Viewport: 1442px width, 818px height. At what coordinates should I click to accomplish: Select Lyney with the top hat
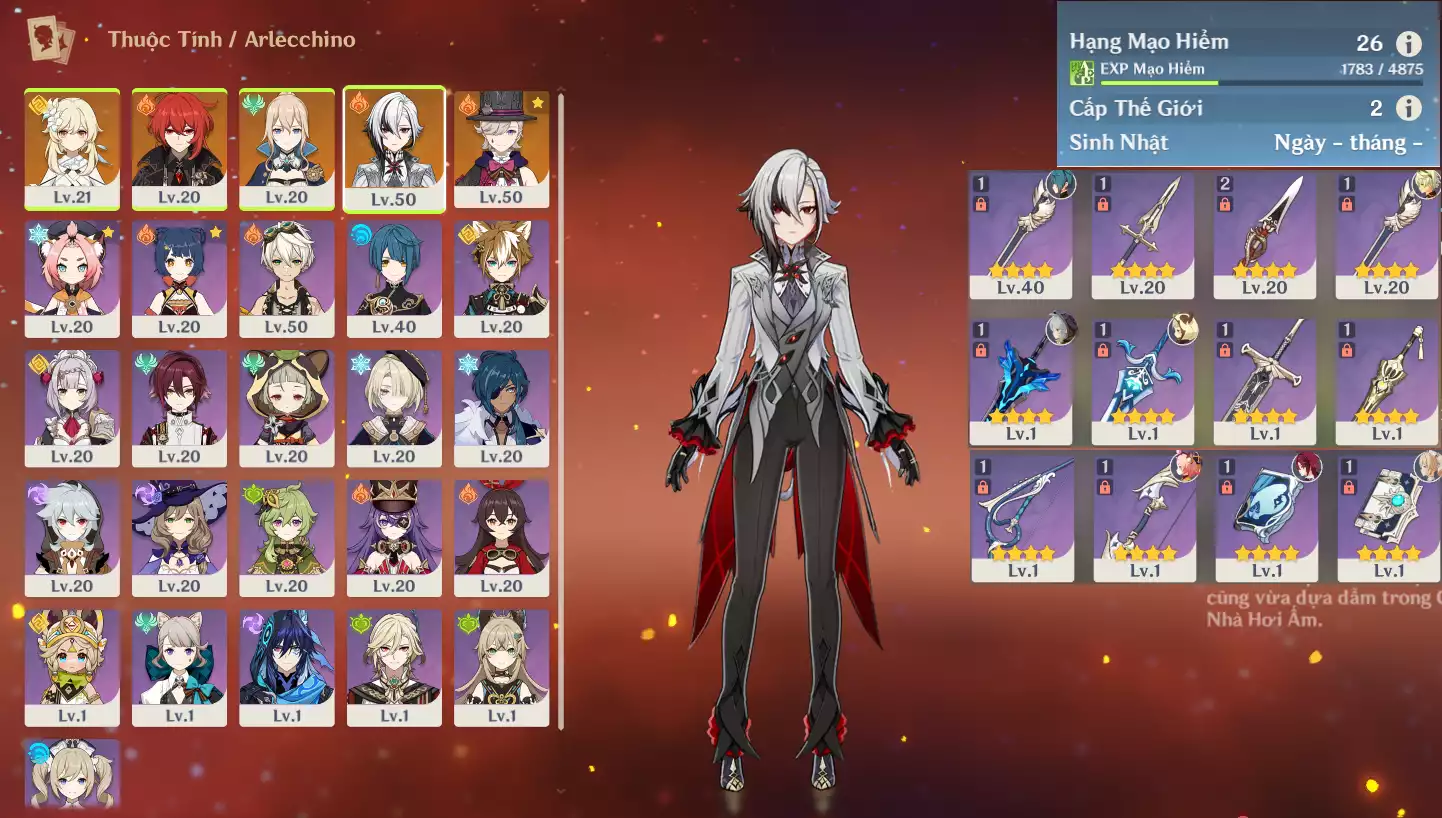click(501, 148)
